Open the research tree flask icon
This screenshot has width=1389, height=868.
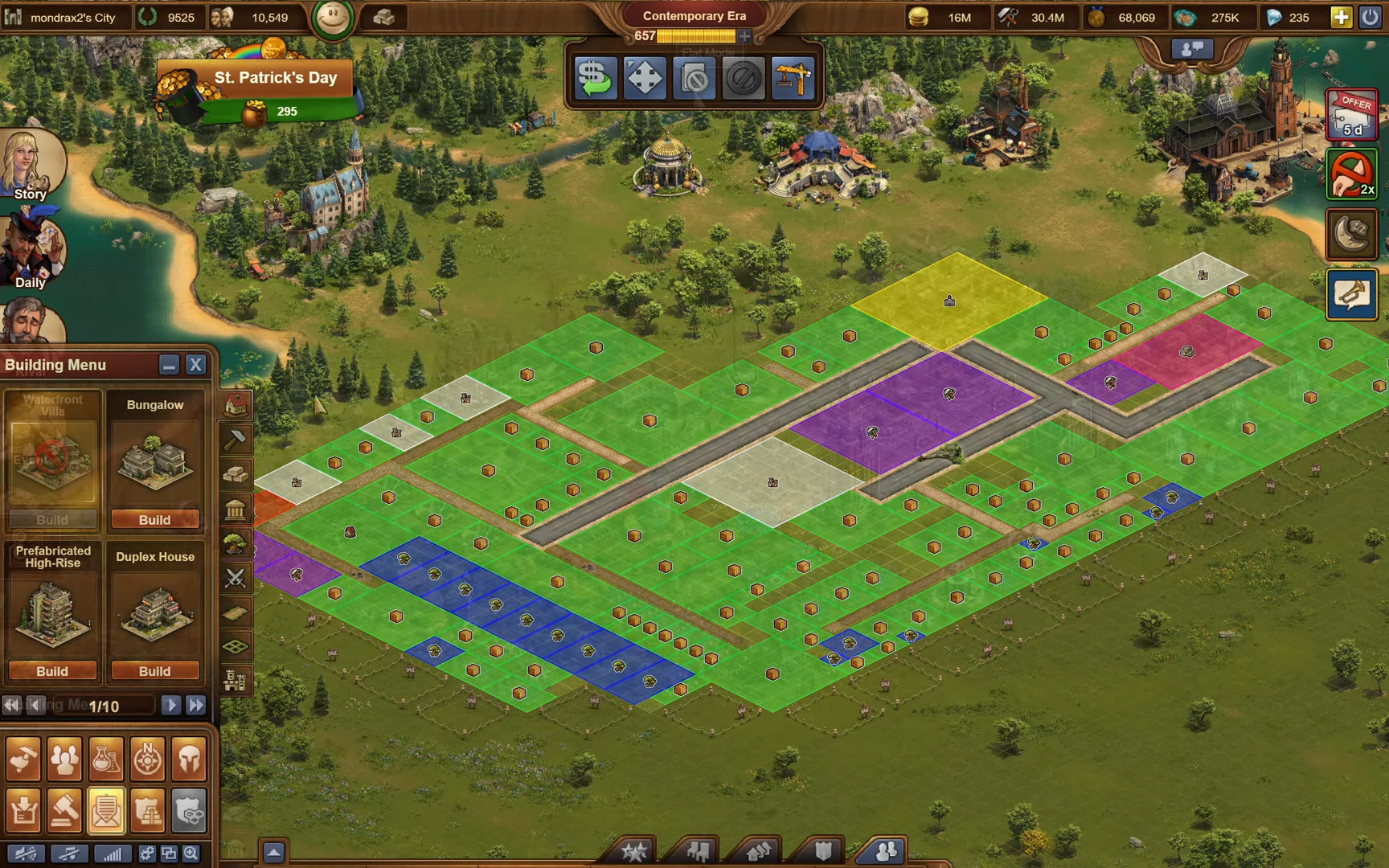(x=106, y=758)
